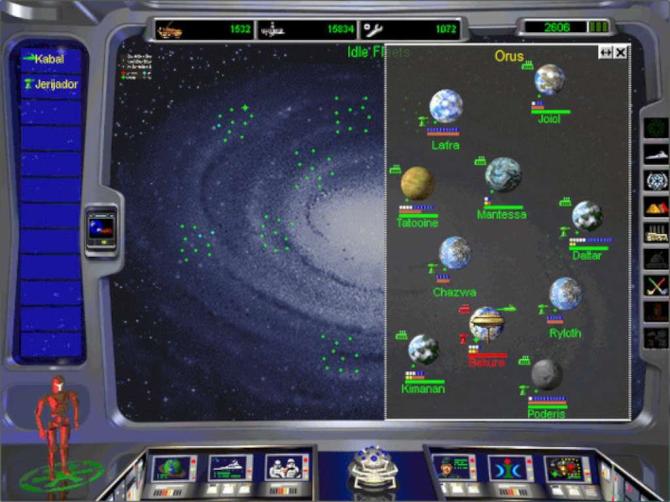Toggle the crossed lightsabers filter icon
670x502 pixels.
coord(656,286)
